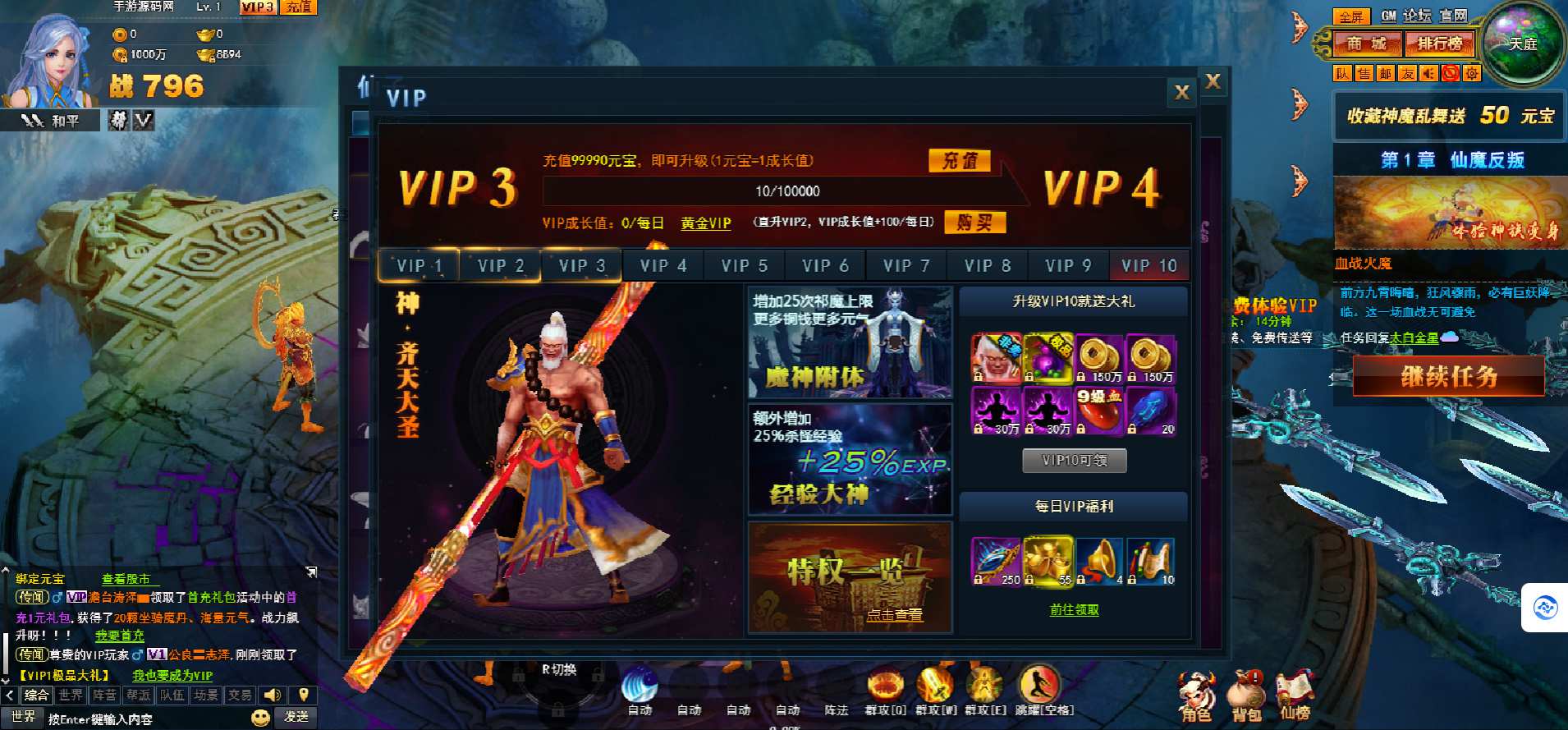Switch to the VIP 4 tab
The image size is (1568, 730).
[663, 266]
